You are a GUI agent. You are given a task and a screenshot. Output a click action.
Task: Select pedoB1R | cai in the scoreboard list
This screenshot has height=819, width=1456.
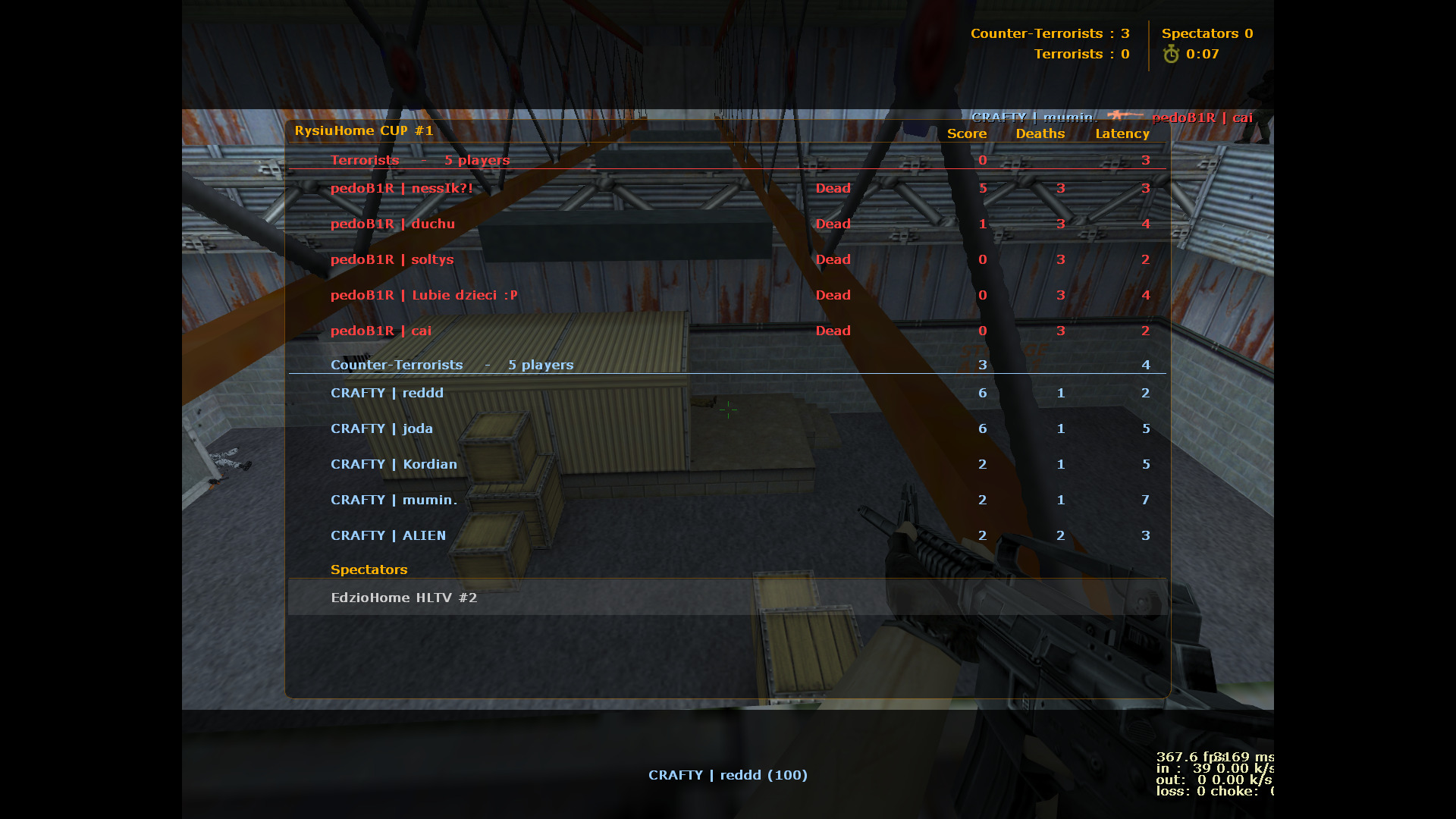pyautogui.click(x=381, y=331)
